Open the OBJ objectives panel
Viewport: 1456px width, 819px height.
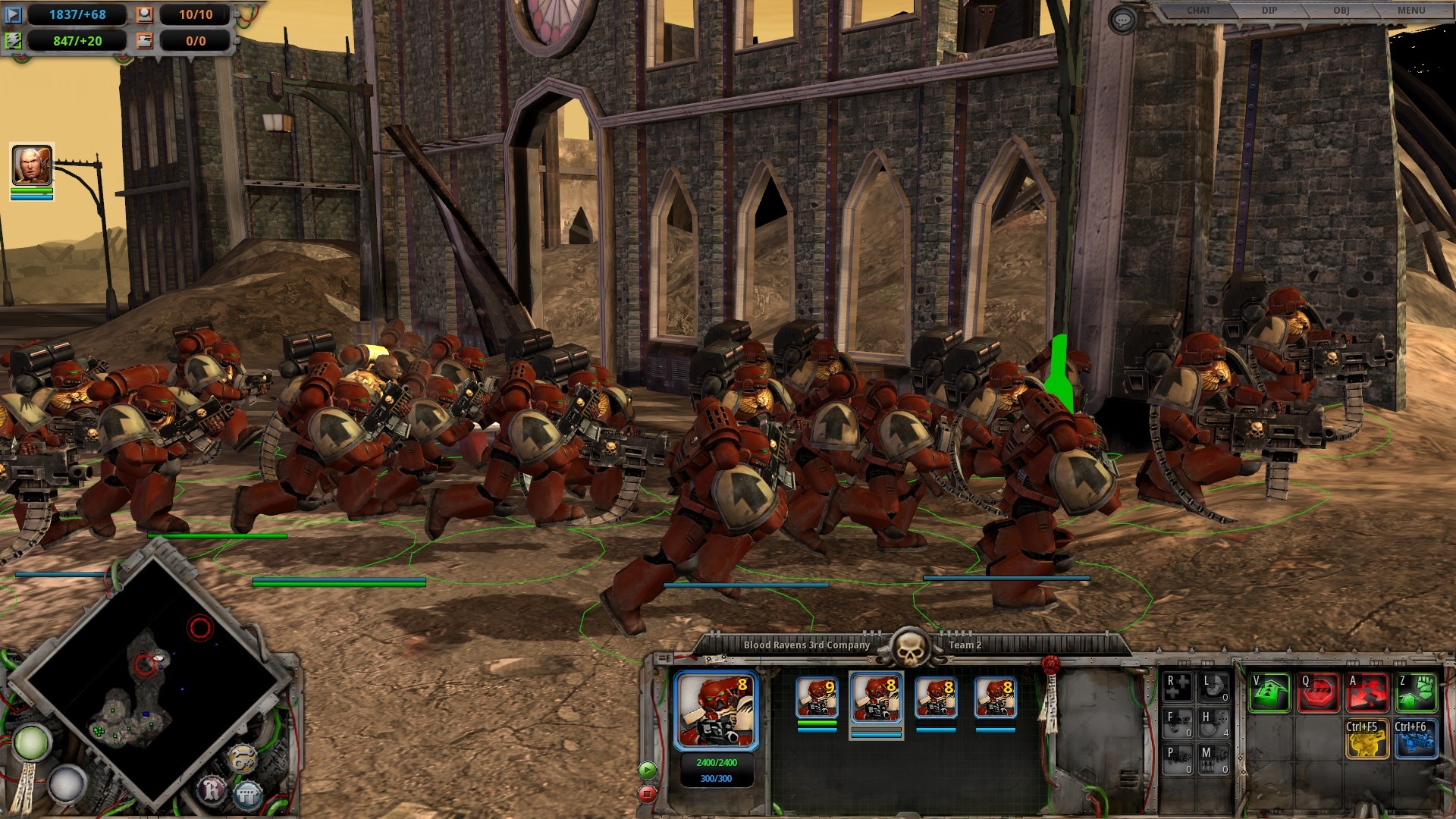point(1341,11)
